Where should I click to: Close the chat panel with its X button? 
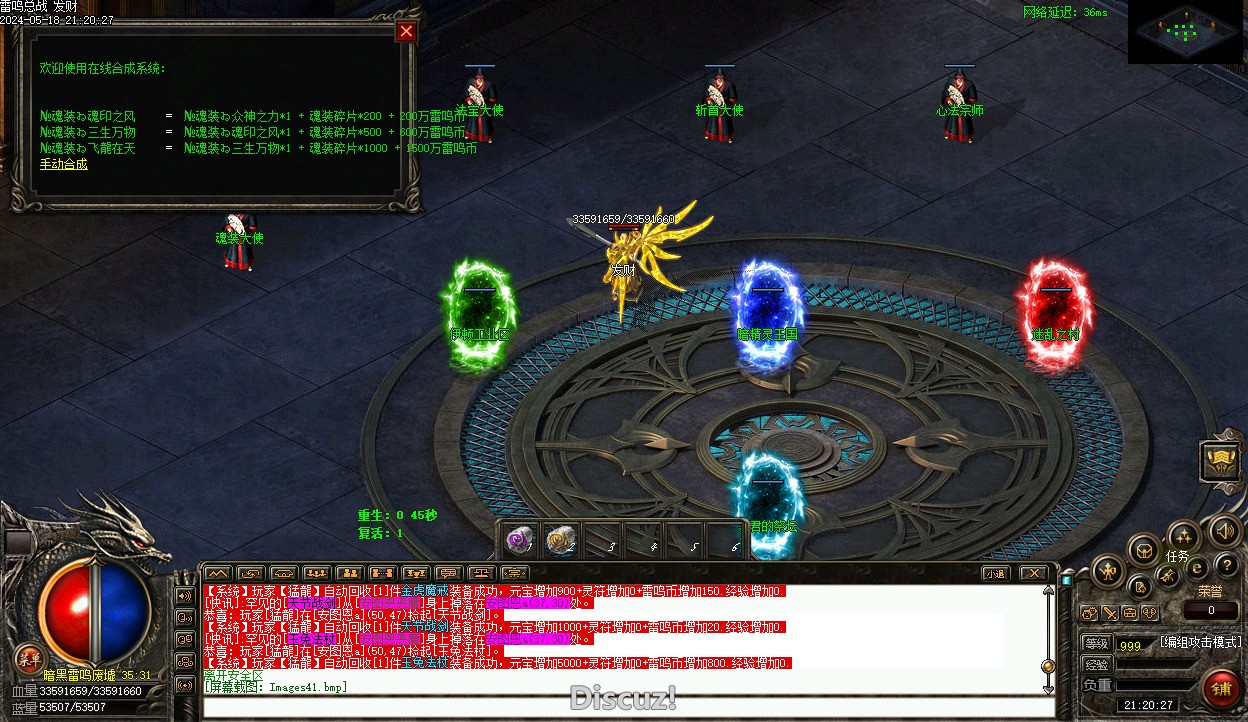[x=1034, y=573]
